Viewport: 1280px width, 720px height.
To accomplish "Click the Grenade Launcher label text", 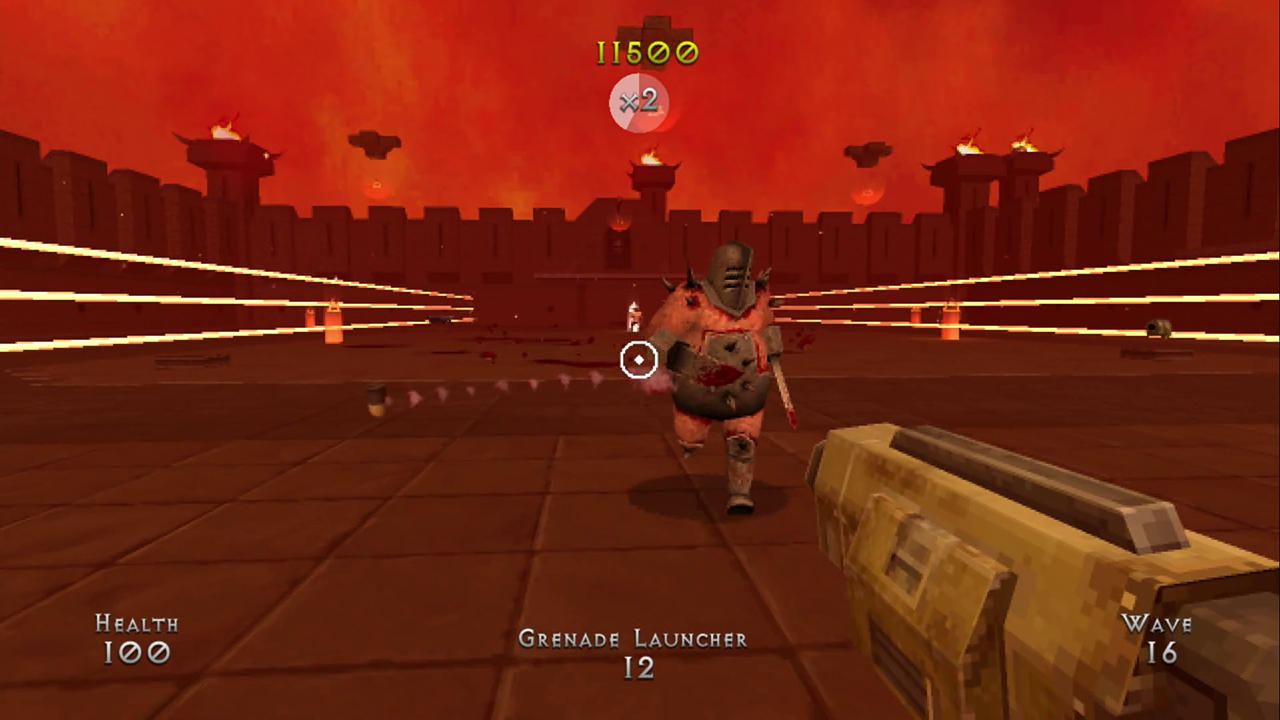I will click(x=632, y=639).
